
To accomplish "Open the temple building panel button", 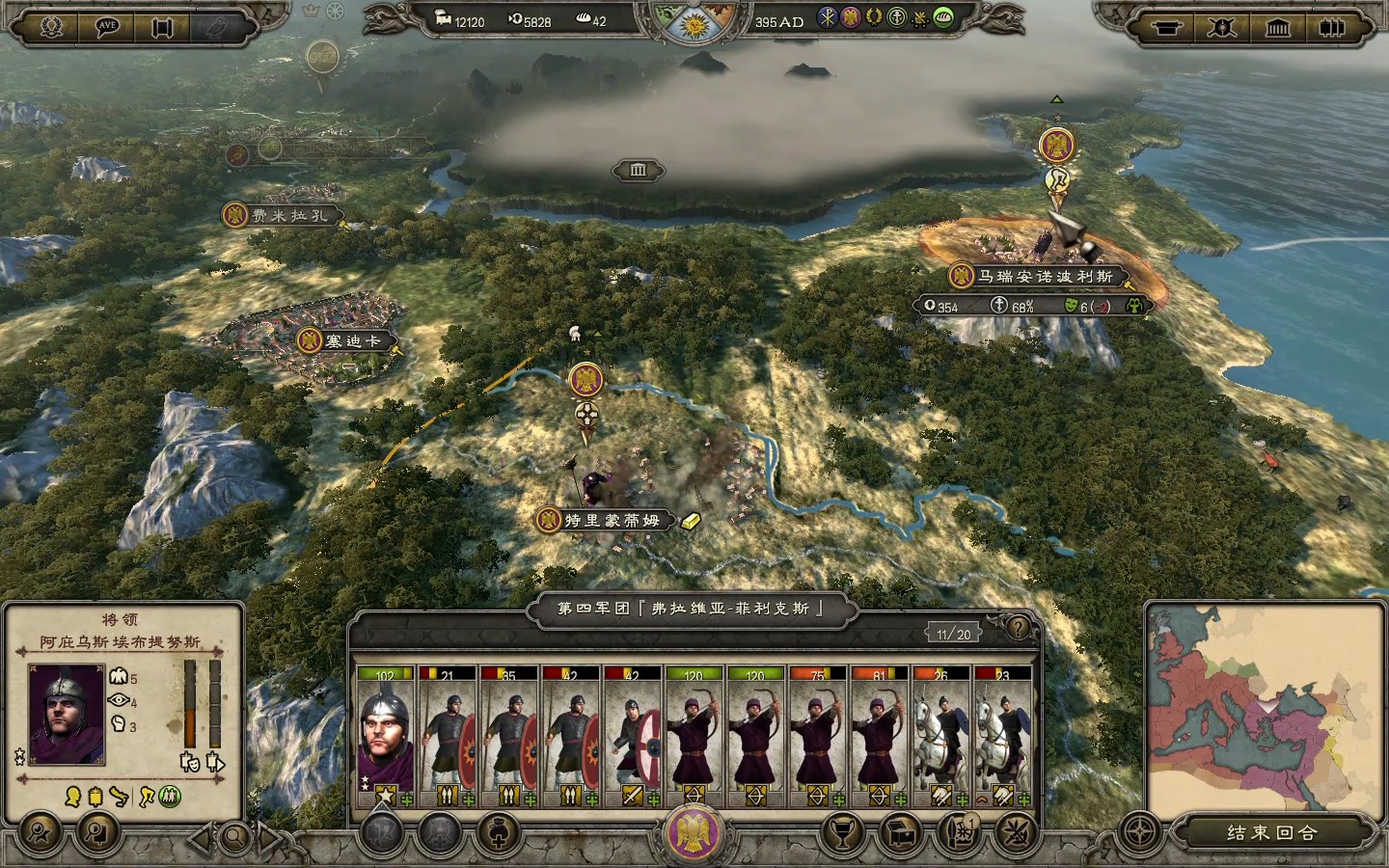I will coord(1277,28).
